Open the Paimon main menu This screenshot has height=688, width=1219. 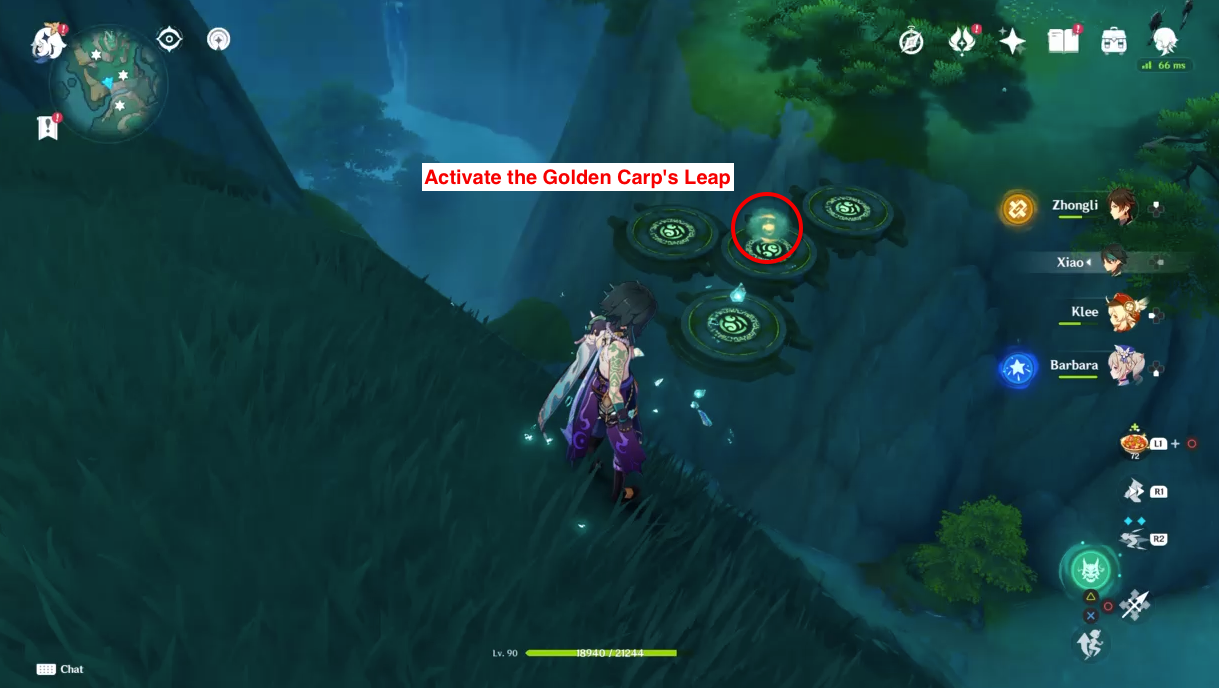point(47,42)
